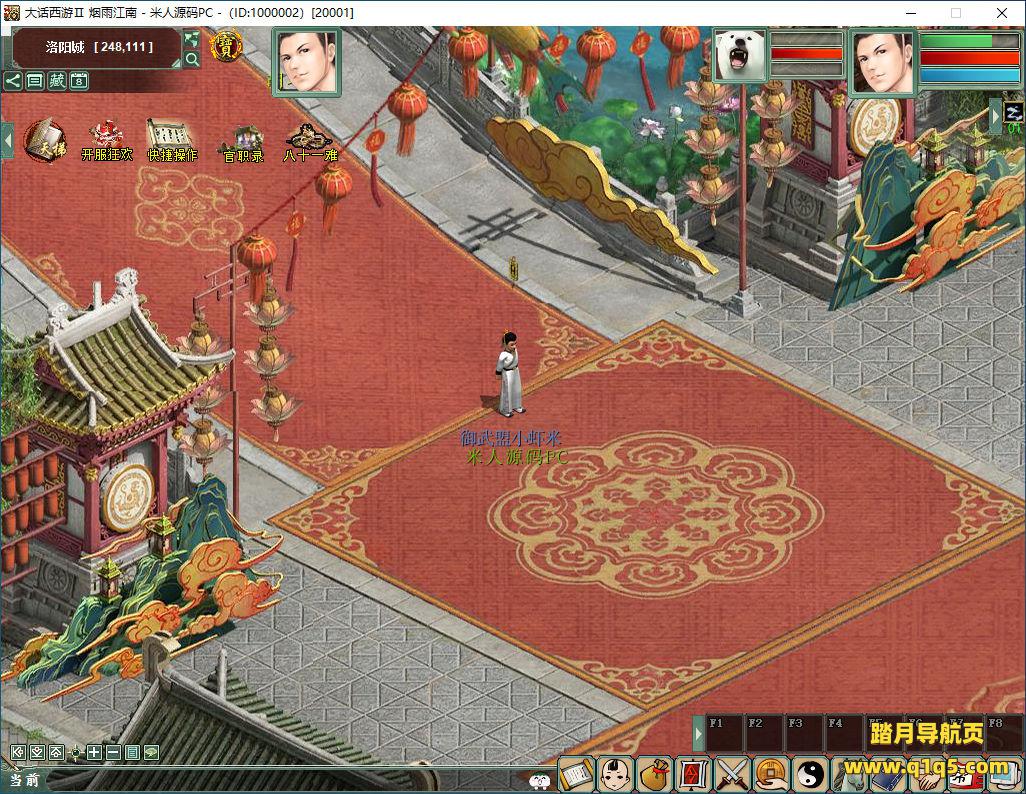This screenshot has height=794, width=1026.
Task: Click the gold coin in hand icon
Action: pos(770,774)
